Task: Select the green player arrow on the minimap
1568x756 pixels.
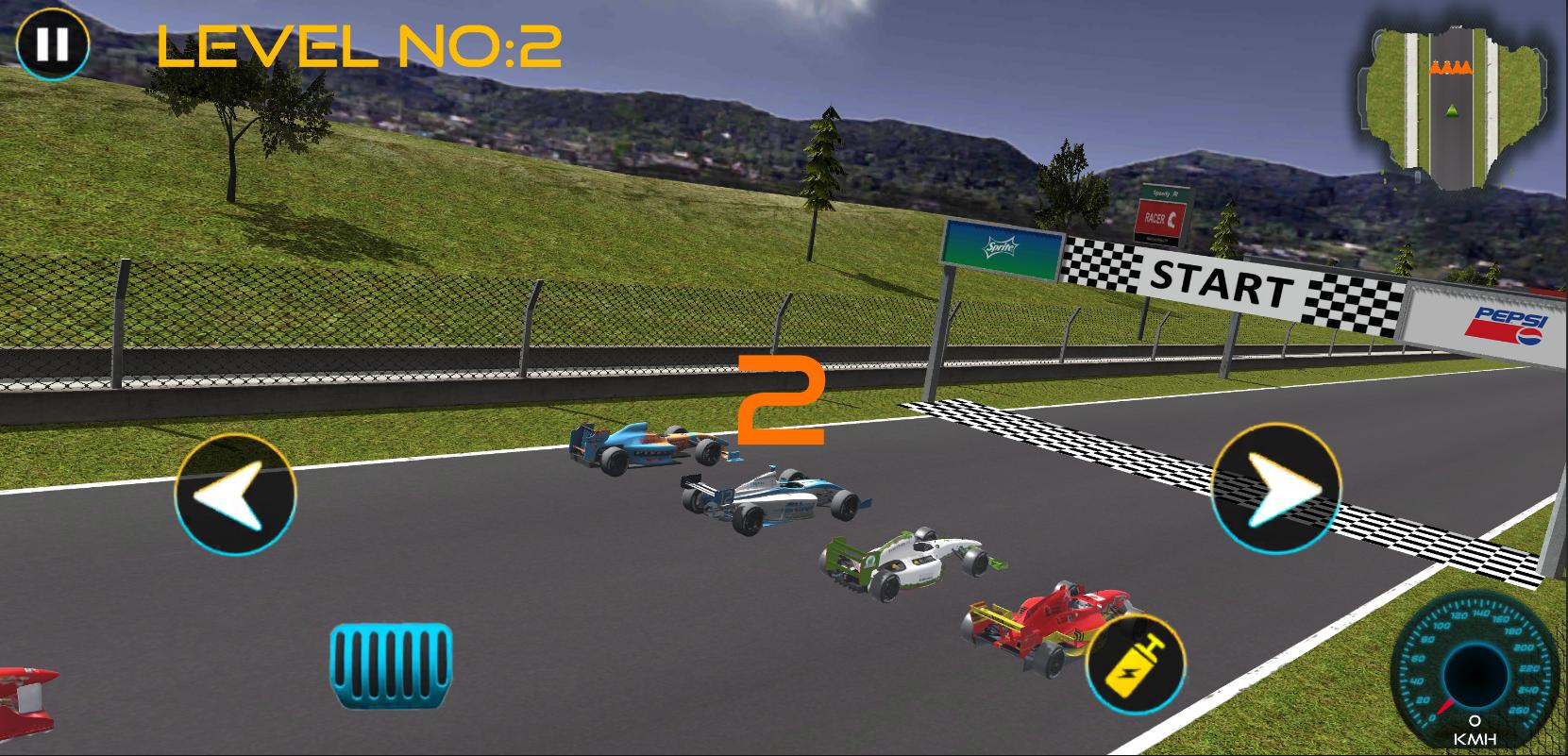Action: coord(1451,111)
